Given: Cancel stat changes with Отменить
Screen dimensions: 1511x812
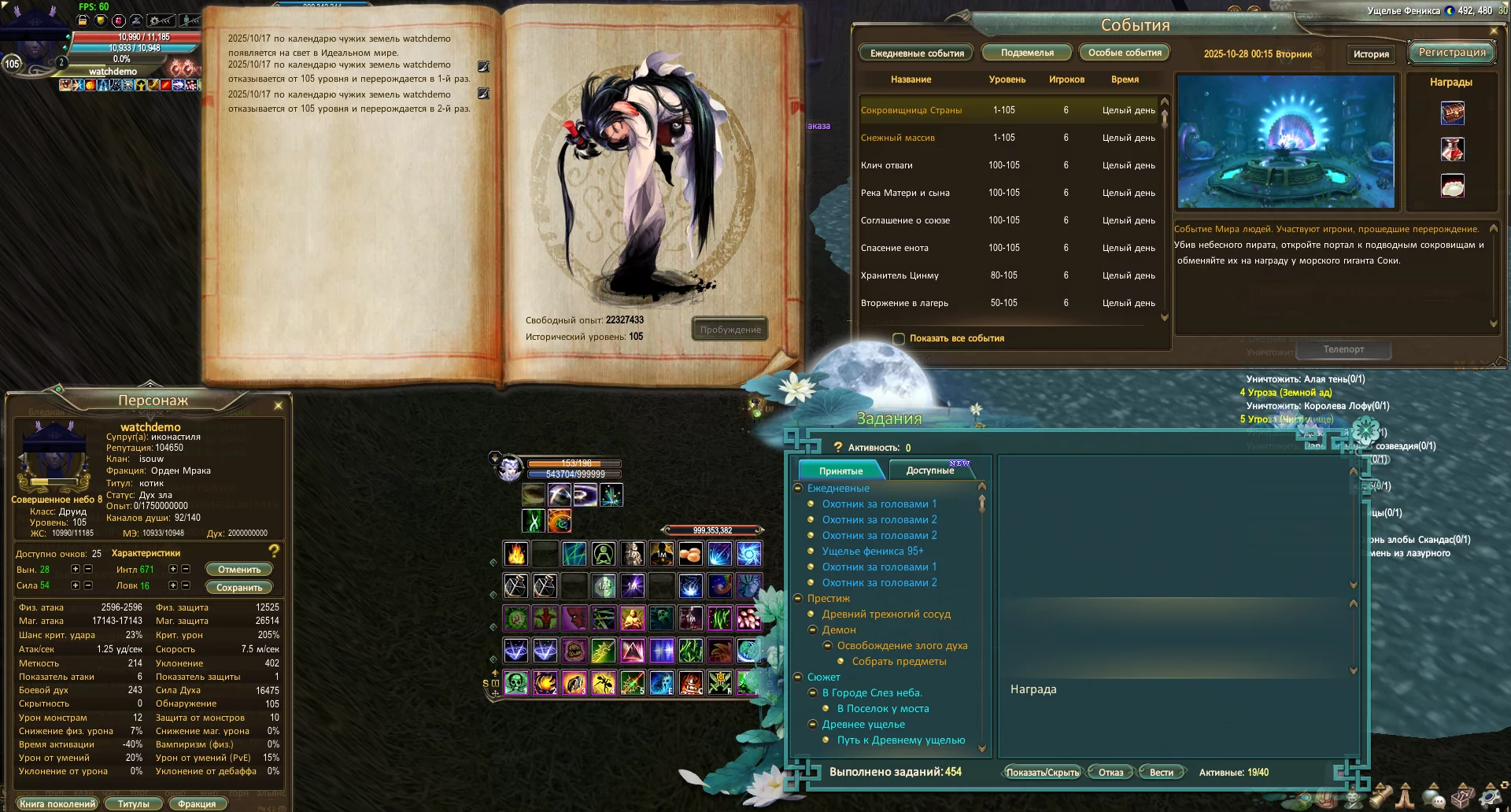Looking at the screenshot, I should click(239, 570).
